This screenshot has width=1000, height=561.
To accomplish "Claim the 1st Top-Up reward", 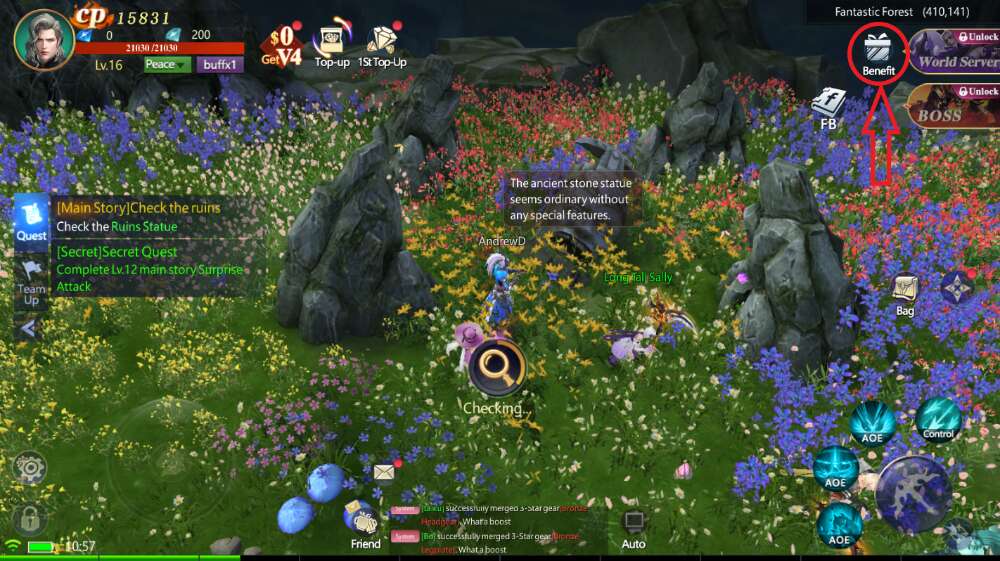I will pos(382,42).
